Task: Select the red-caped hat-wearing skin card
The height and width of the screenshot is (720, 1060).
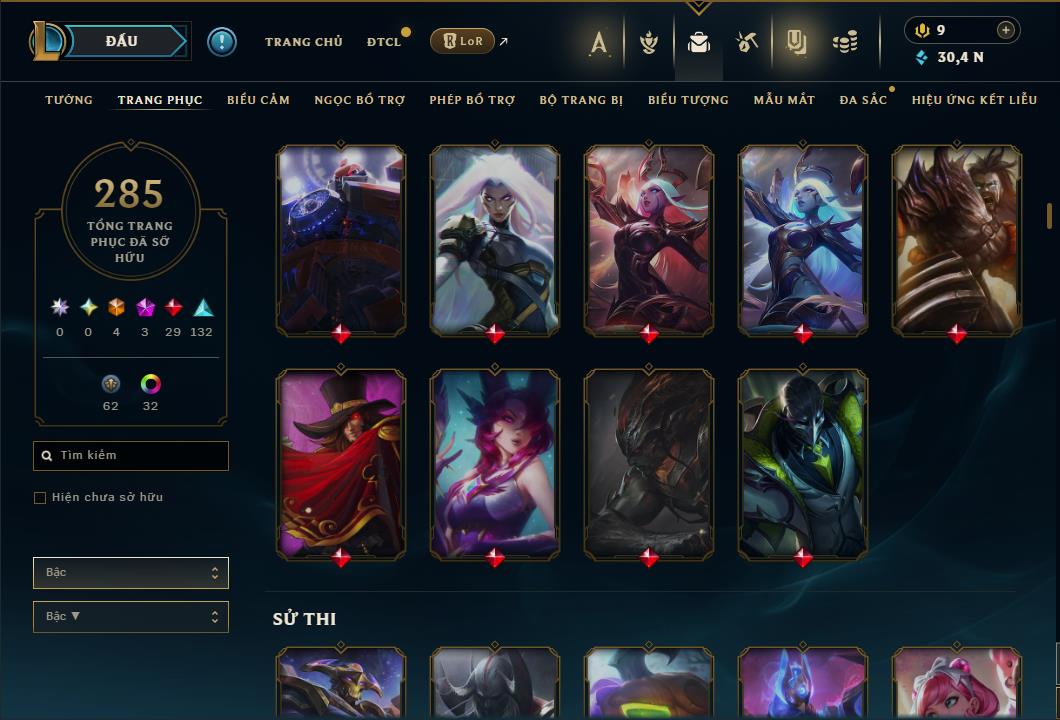Action: [341, 463]
